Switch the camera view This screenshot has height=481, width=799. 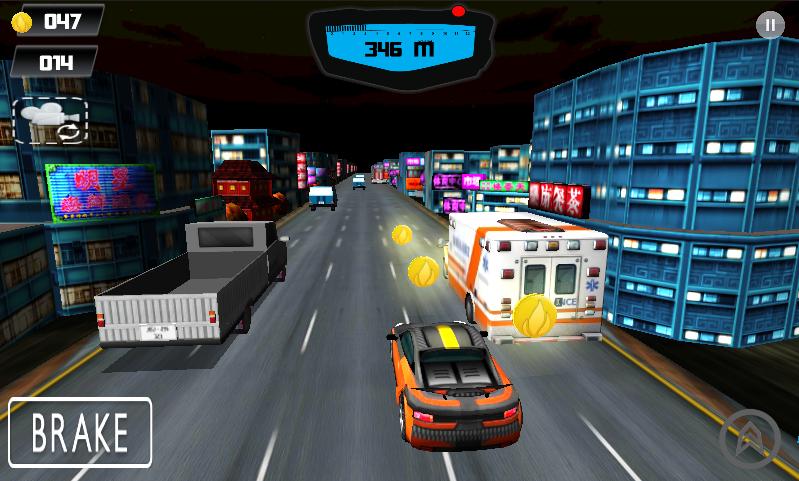pyautogui.click(x=51, y=120)
